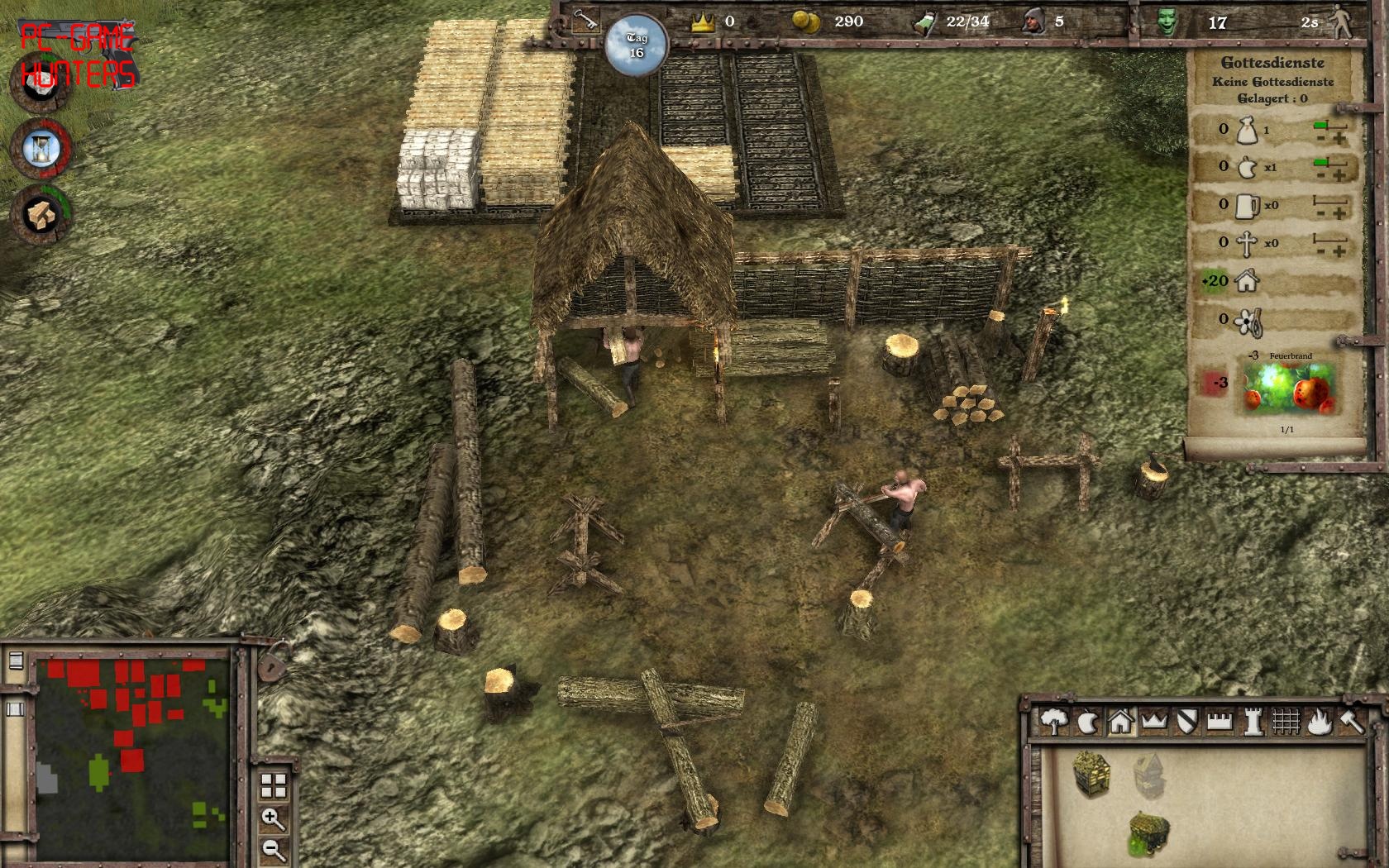Viewport: 1389px width, 868px height.
Task: Open the portcullis gate building tab
Action: [1286, 722]
